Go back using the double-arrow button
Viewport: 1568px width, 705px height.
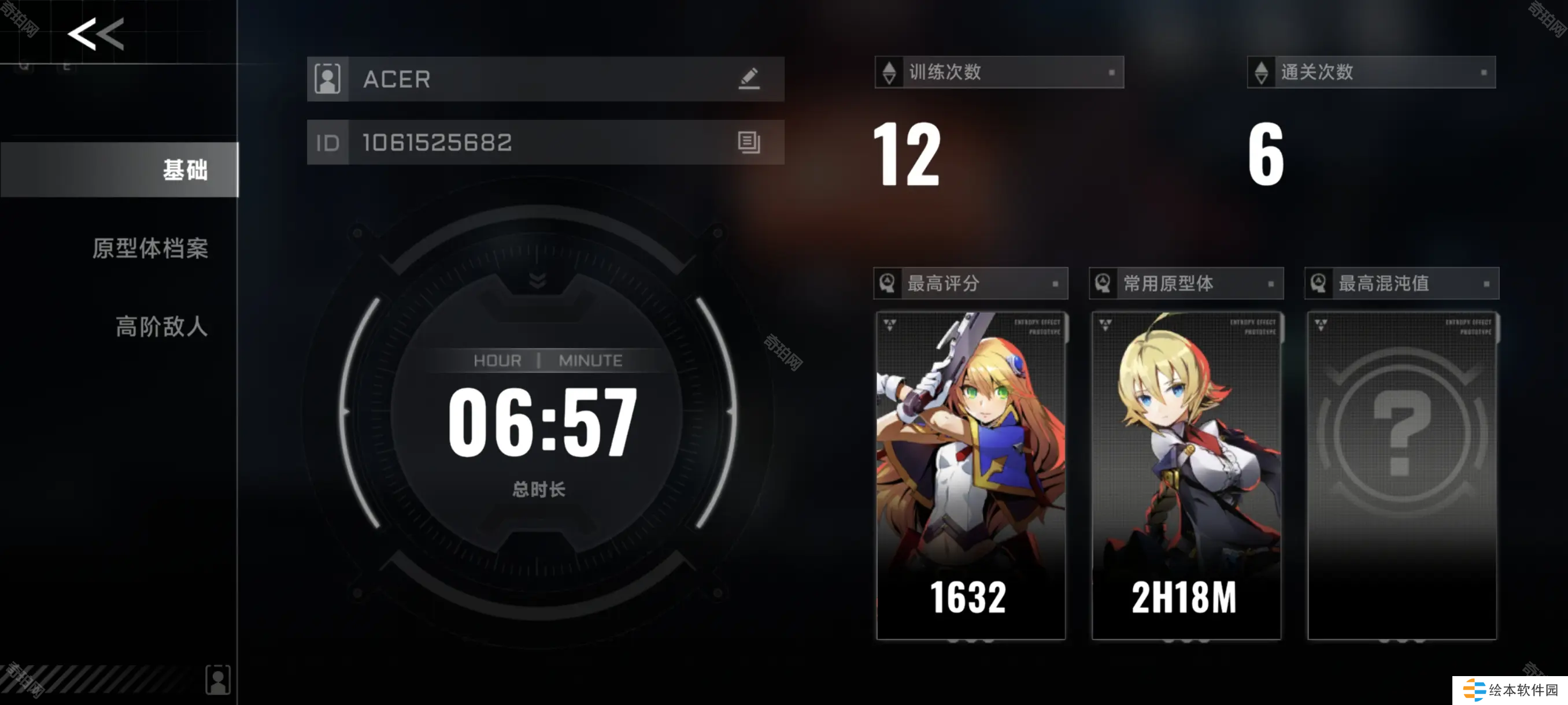(95, 34)
